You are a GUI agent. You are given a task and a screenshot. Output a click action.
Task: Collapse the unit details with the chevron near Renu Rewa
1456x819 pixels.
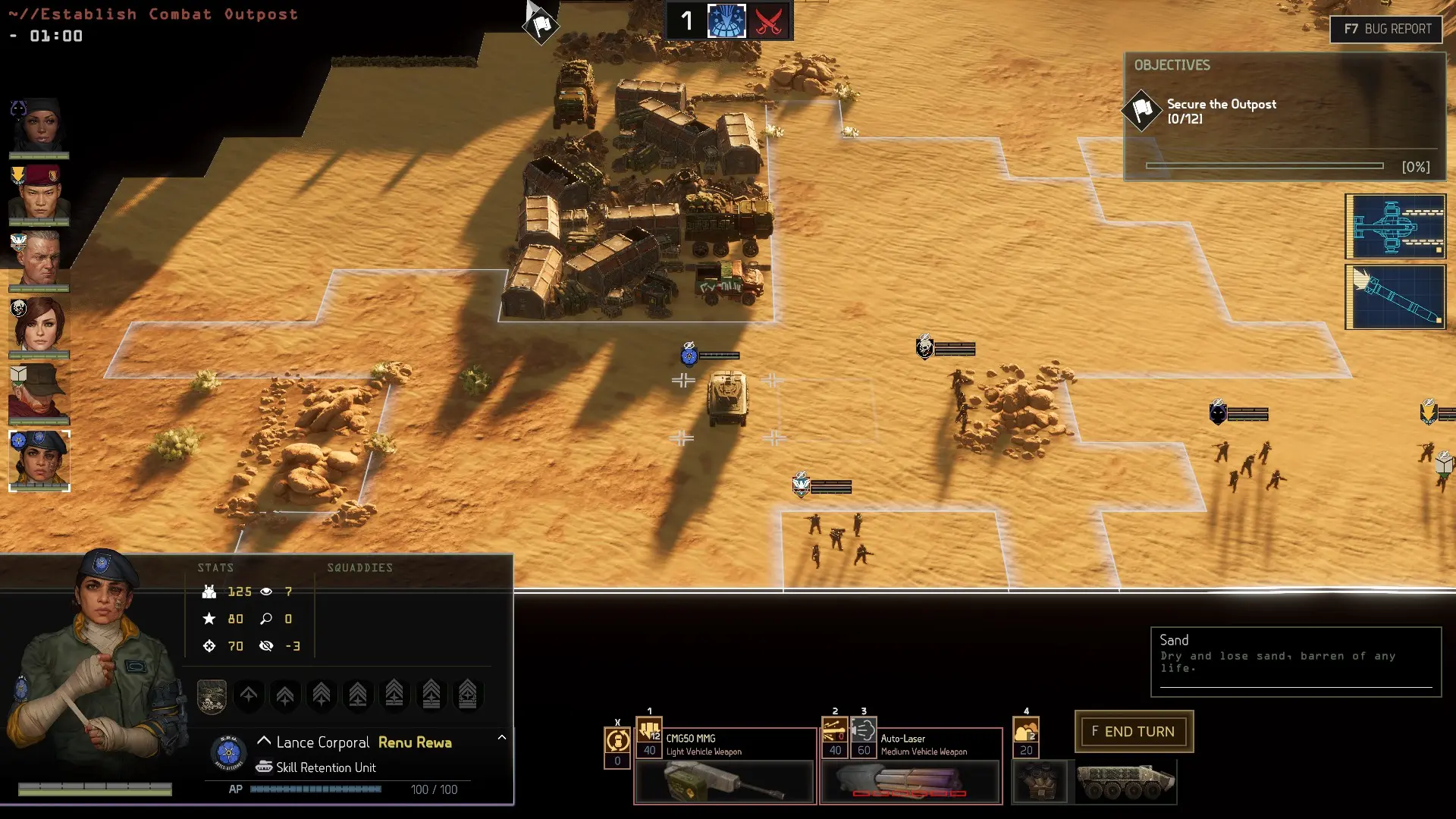(265, 742)
